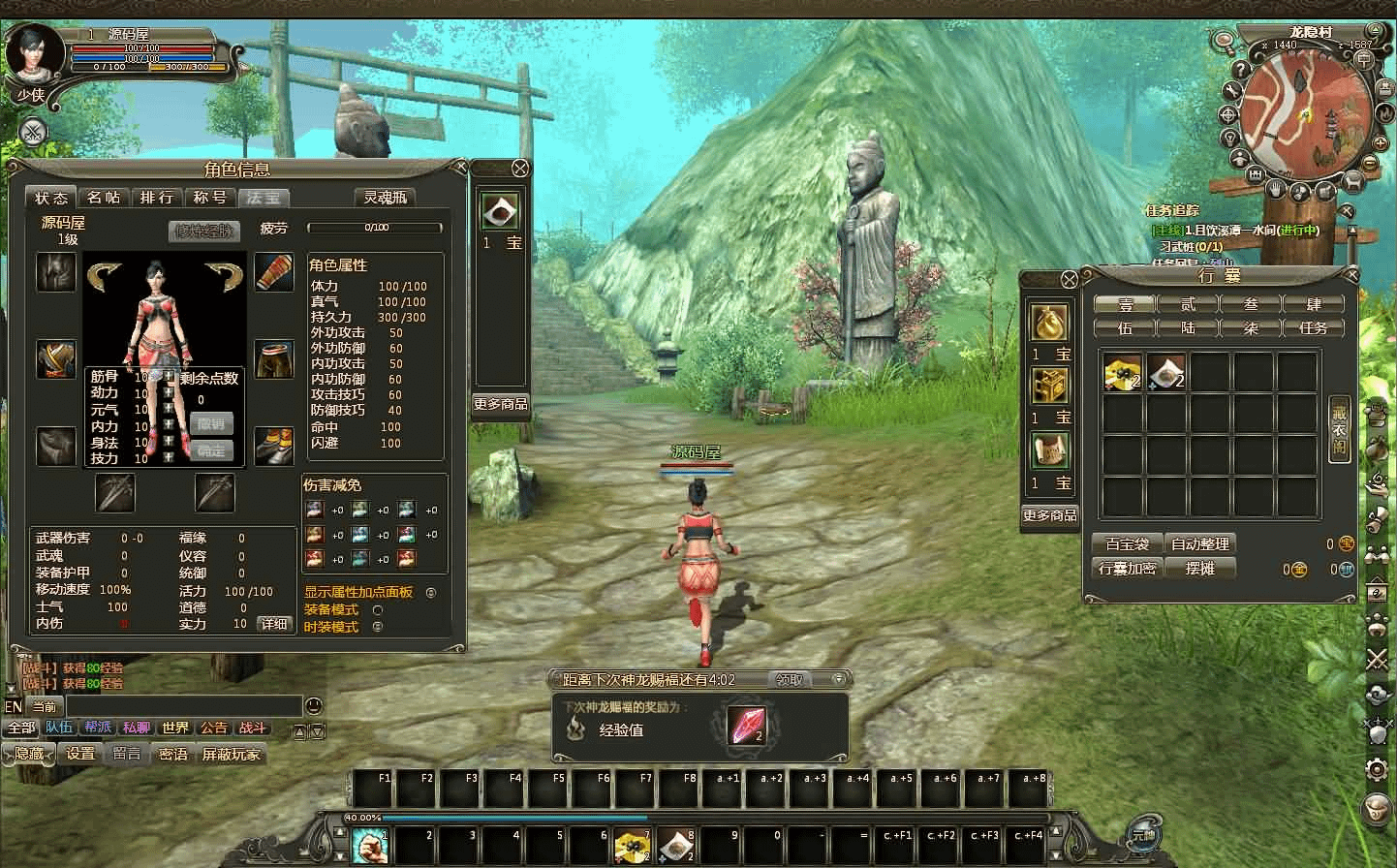Switch to the 名帖 tab
Image resolution: width=1397 pixels, height=868 pixels.
pyautogui.click(x=104, y=198)
